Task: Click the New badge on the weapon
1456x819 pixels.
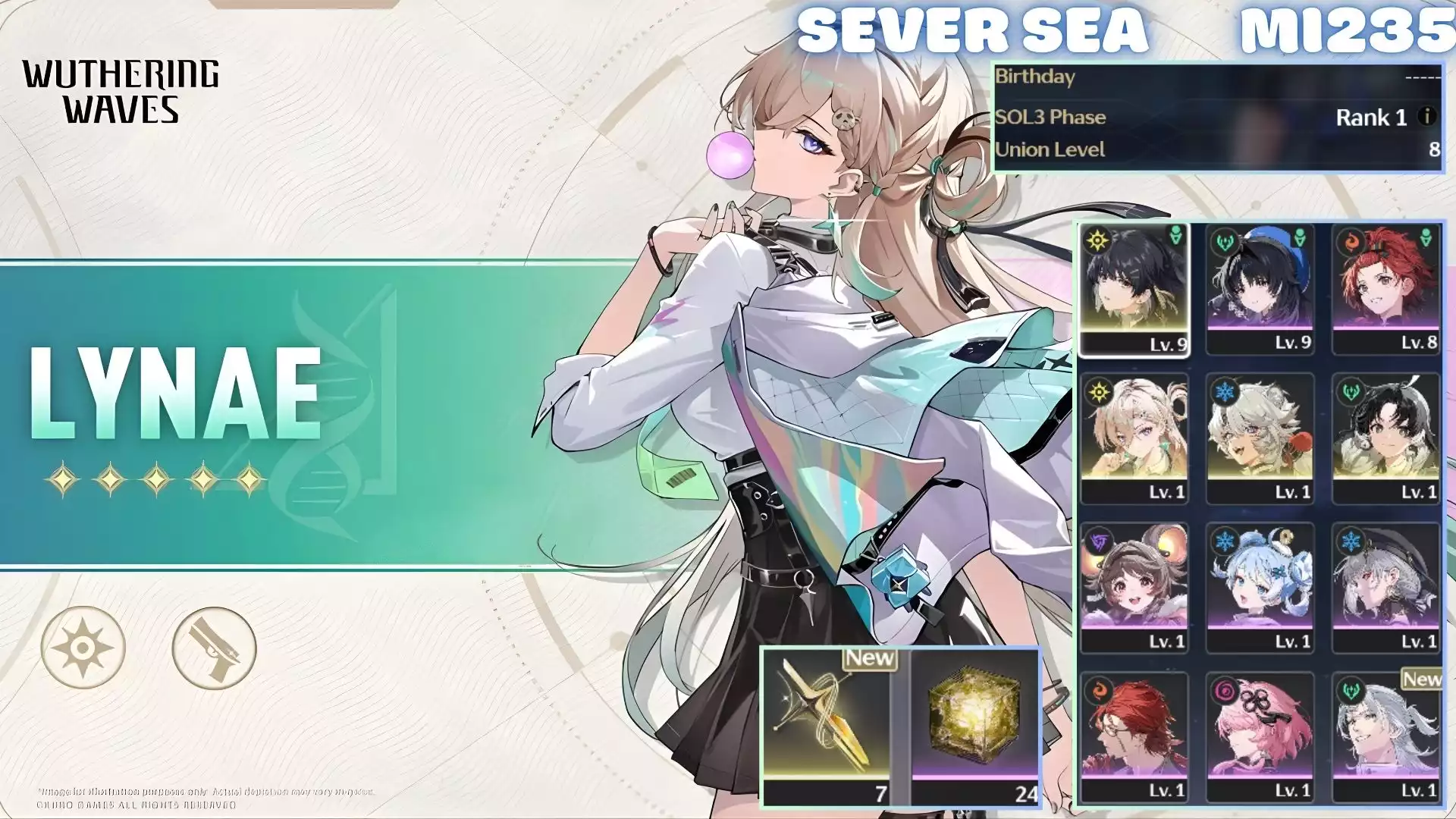Action: pyautogui.click(x=869, y=658)
